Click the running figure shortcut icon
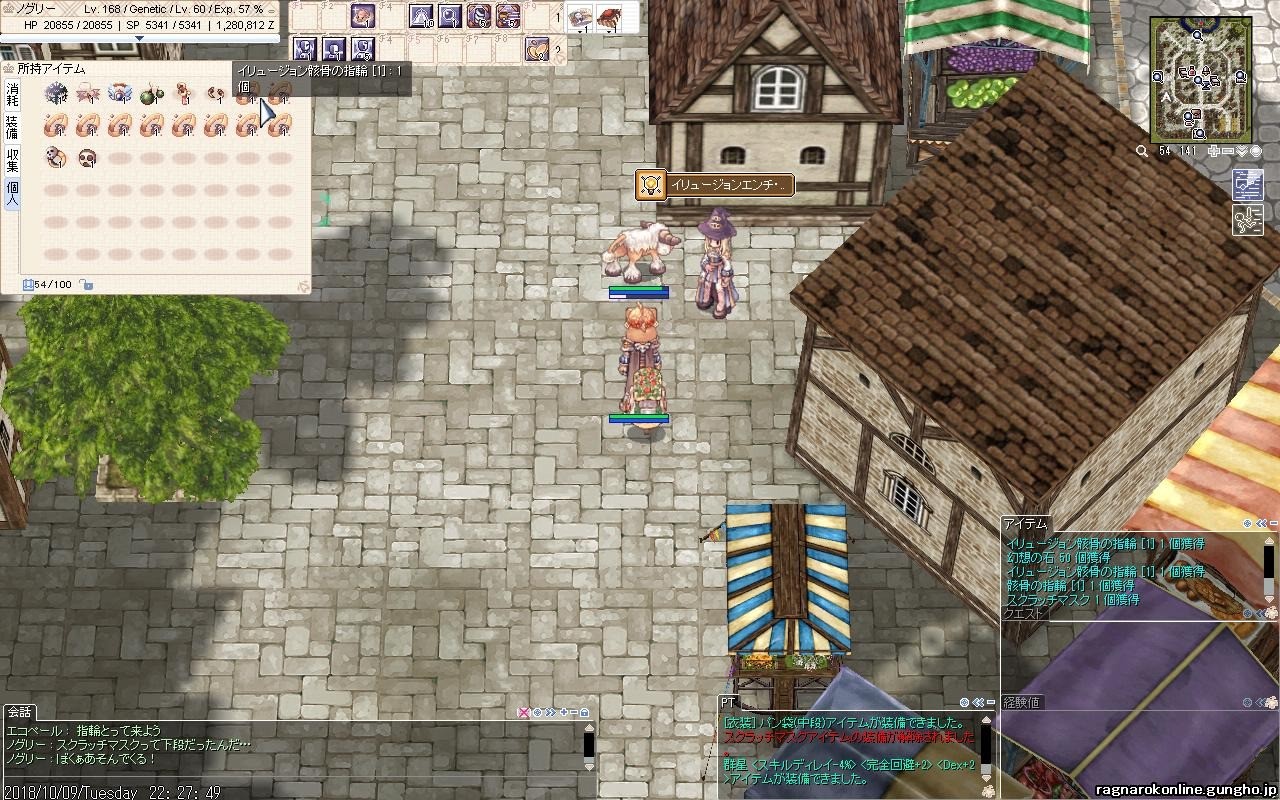The image size is (1280, 800). click(1247, 219)
